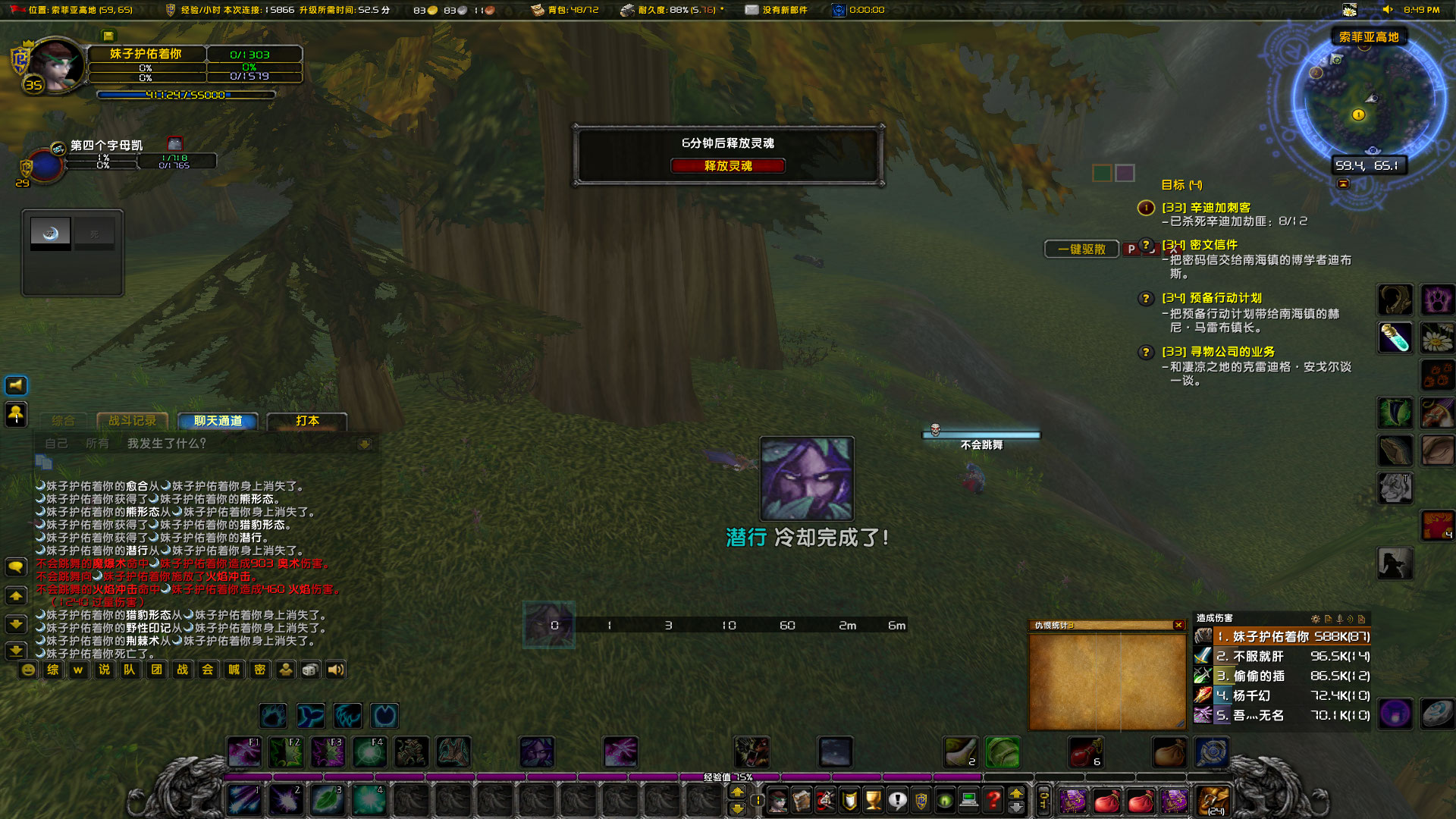Screen dimensions: 1456x819
Task: Open the quest log exclamation mark micro menu icon
Action: coord(896,800)
